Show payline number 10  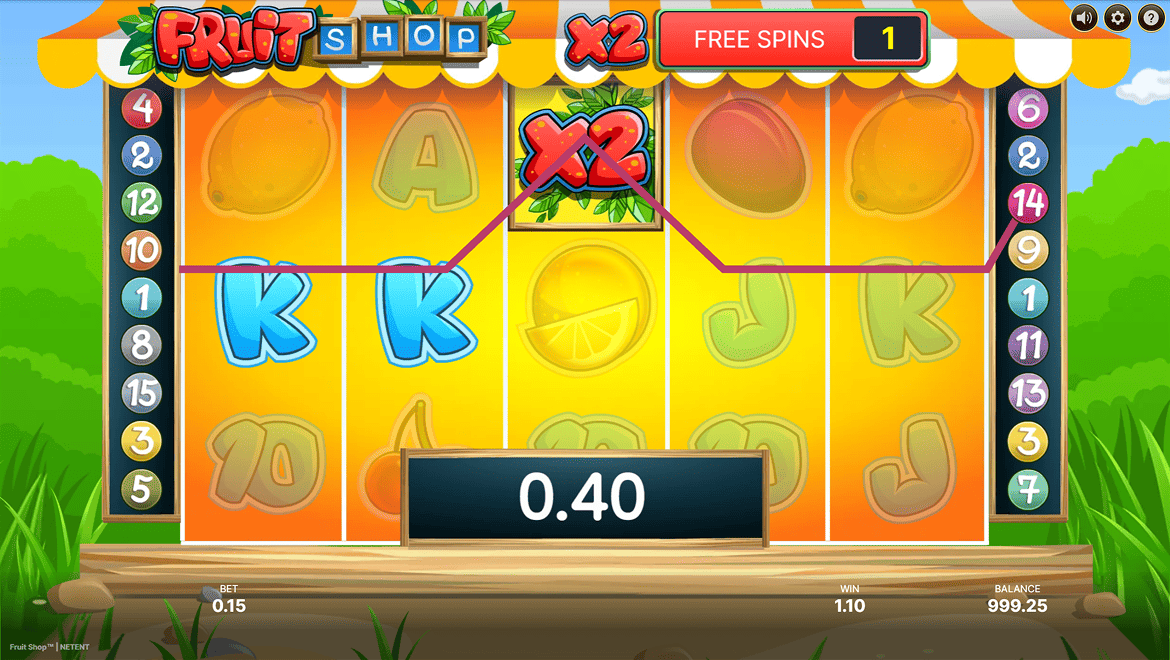141,250
